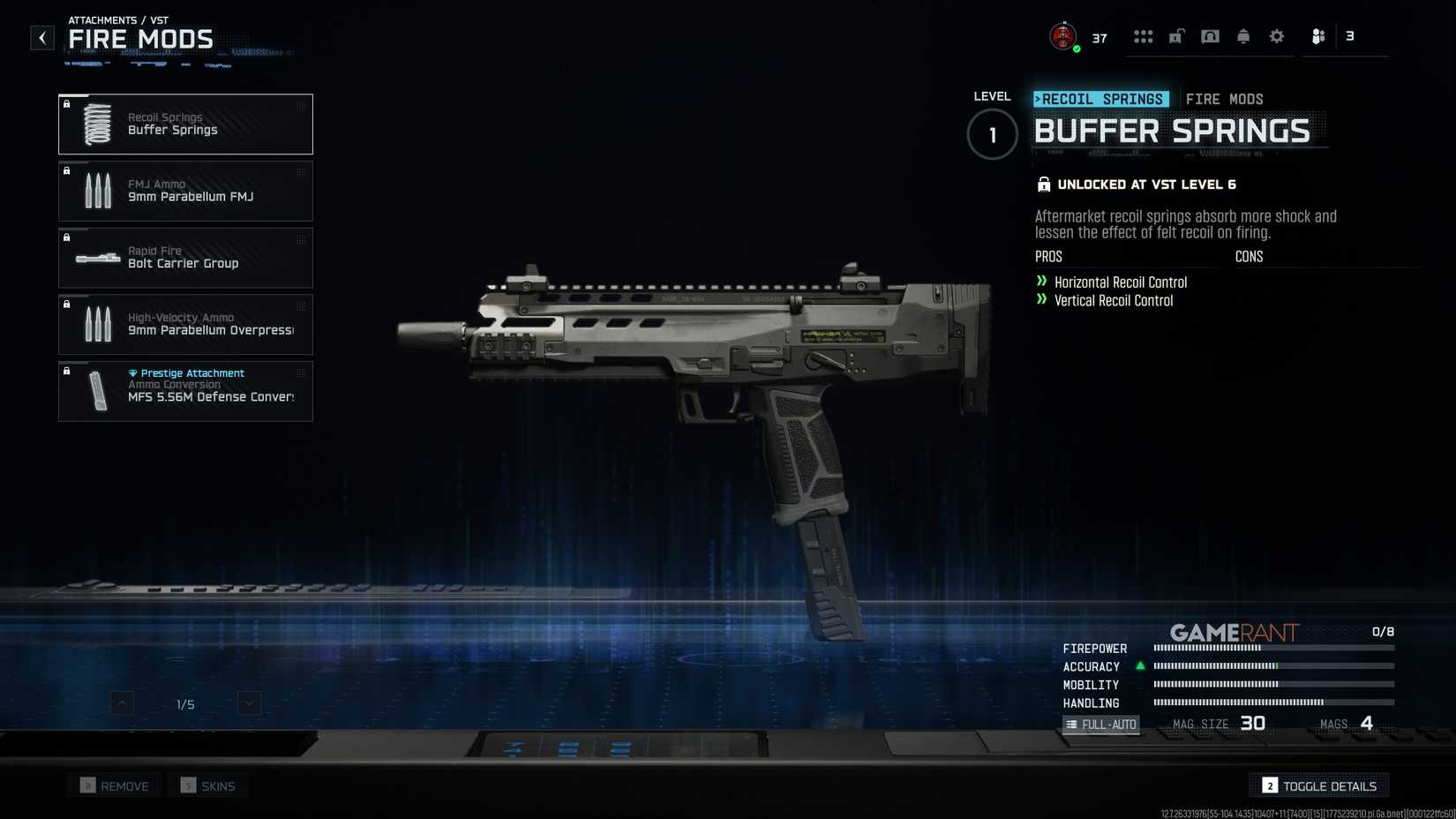Select the High-Velocity Ammo bullets icon
The width and height of the screenshot is (1456, 819).
98,324
